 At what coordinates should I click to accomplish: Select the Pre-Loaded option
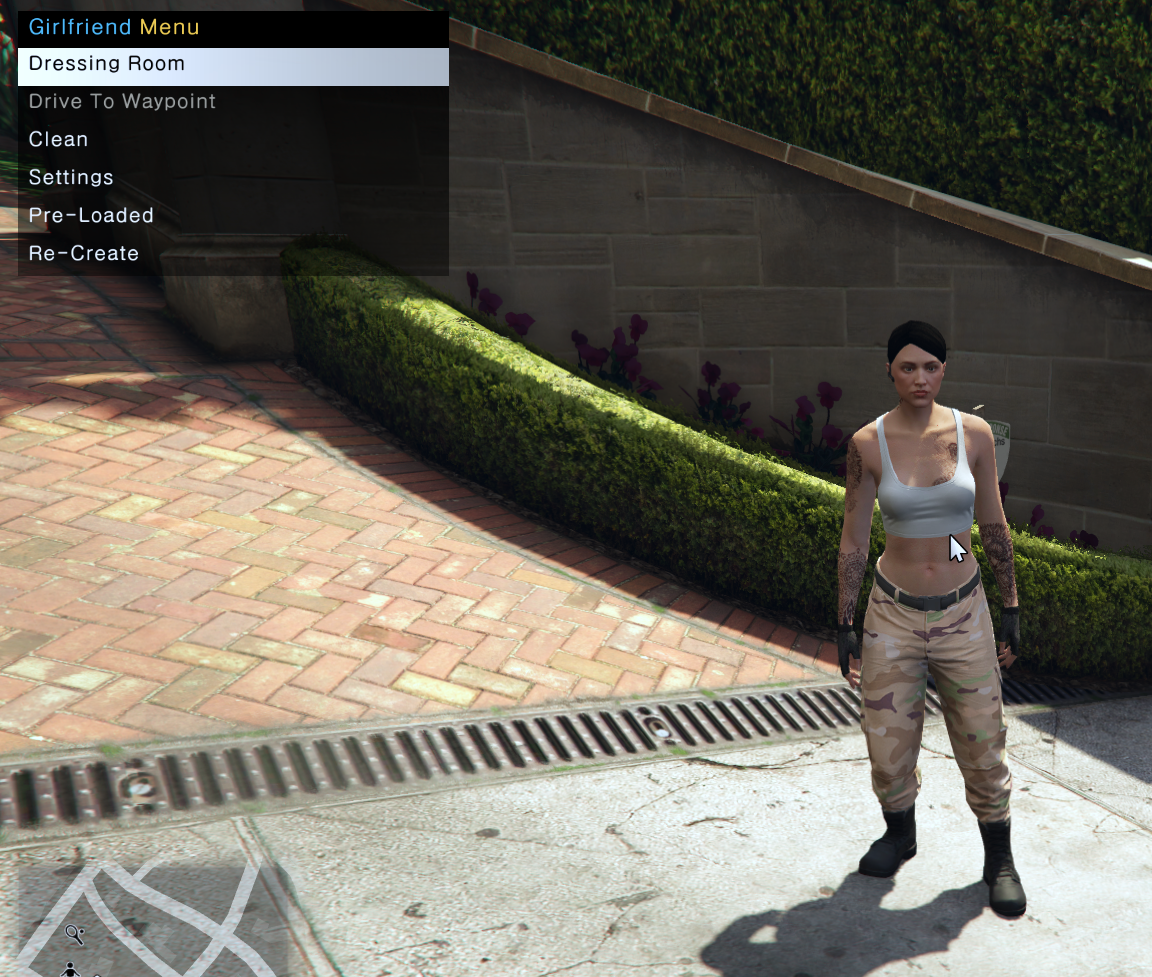(91, 216)
